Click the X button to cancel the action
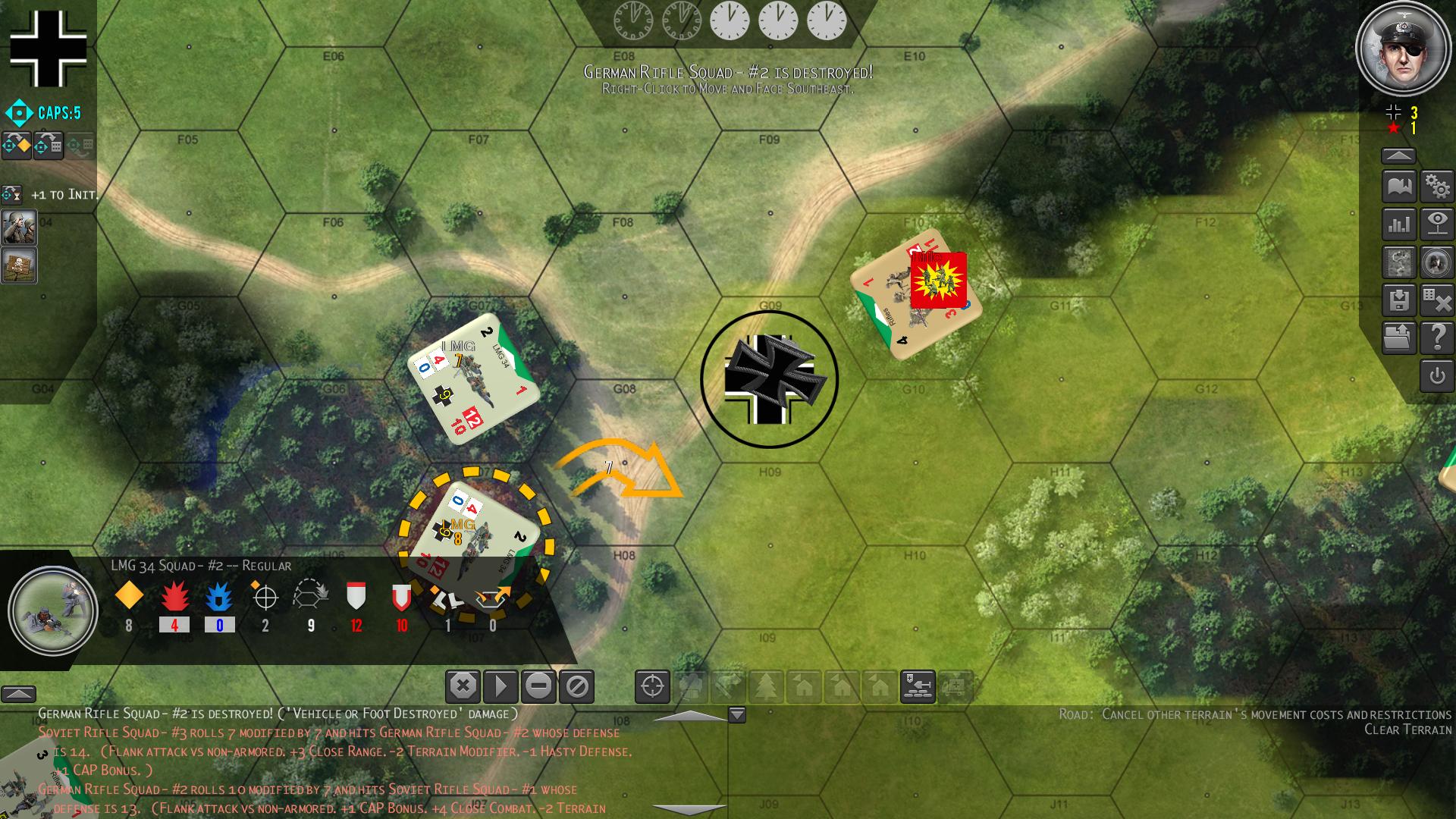1456x819 pixels. coord(463,686)
